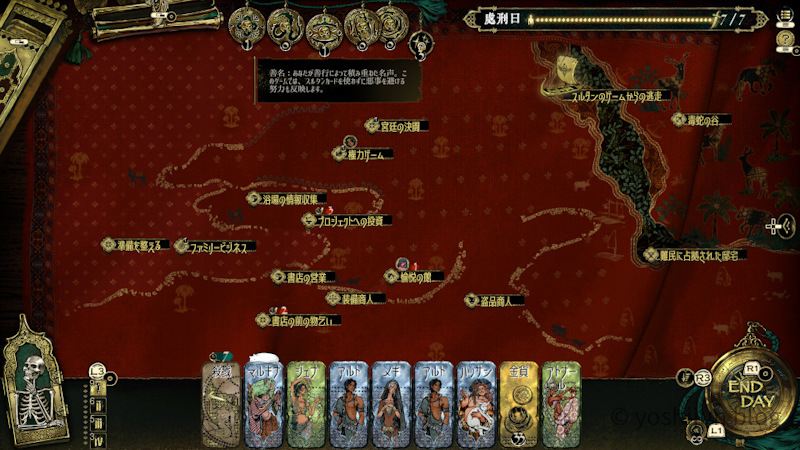The image size is (800, 450).
Task: Open the 準備を整える location
Action: [x=137, y=244]
